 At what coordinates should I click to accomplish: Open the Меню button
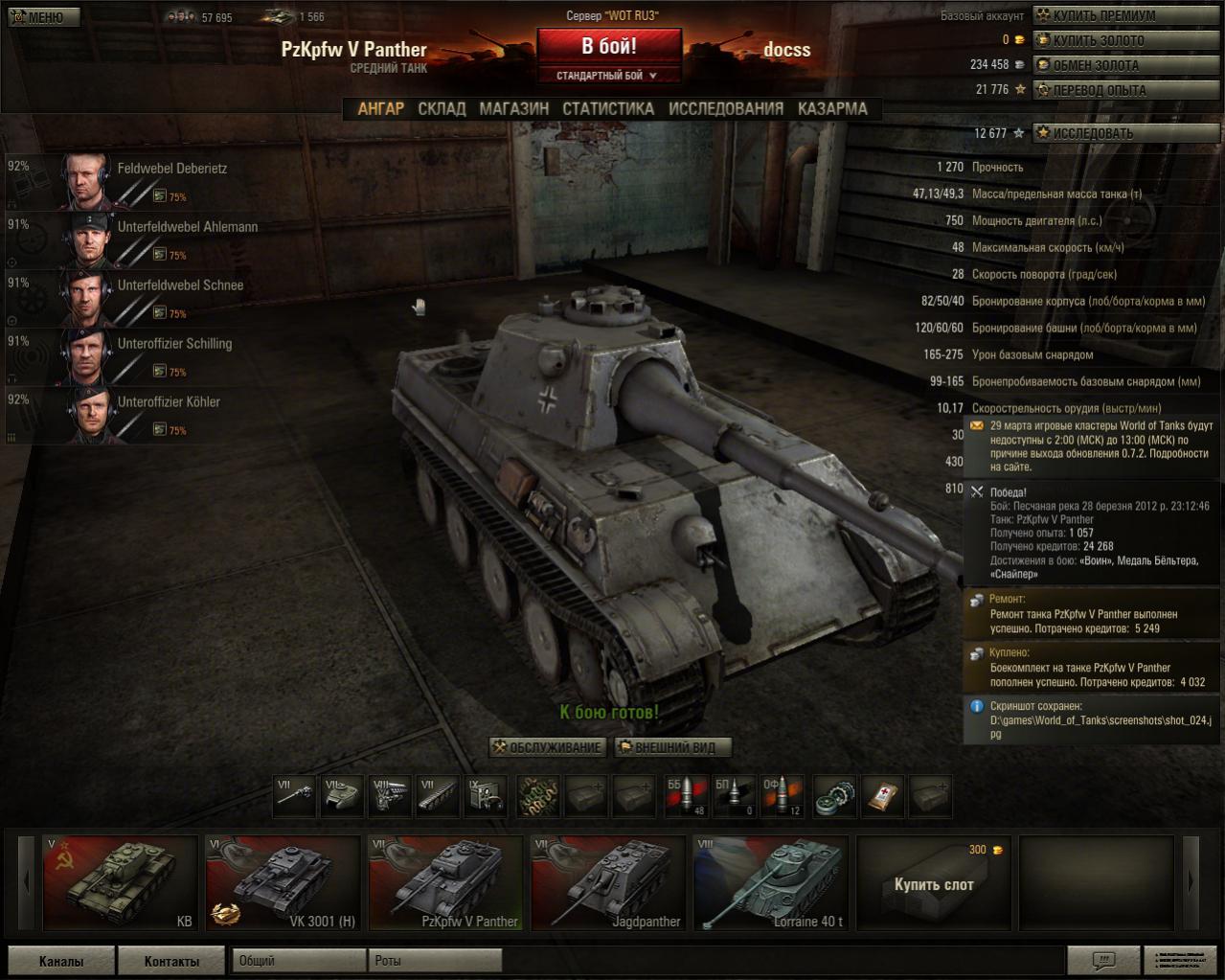pos(42,16)
